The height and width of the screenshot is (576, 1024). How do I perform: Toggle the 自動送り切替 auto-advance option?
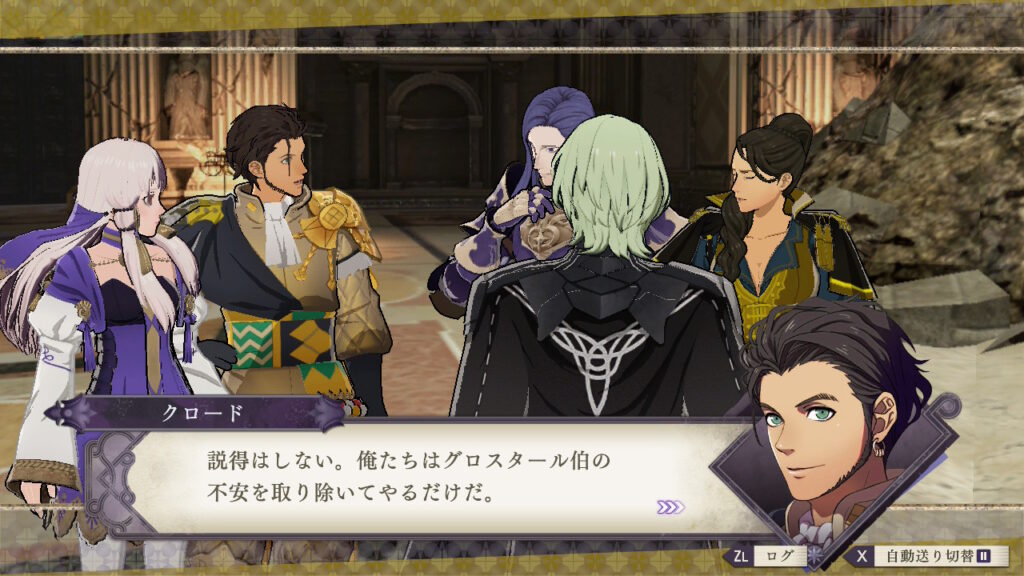tap(930, 556)
